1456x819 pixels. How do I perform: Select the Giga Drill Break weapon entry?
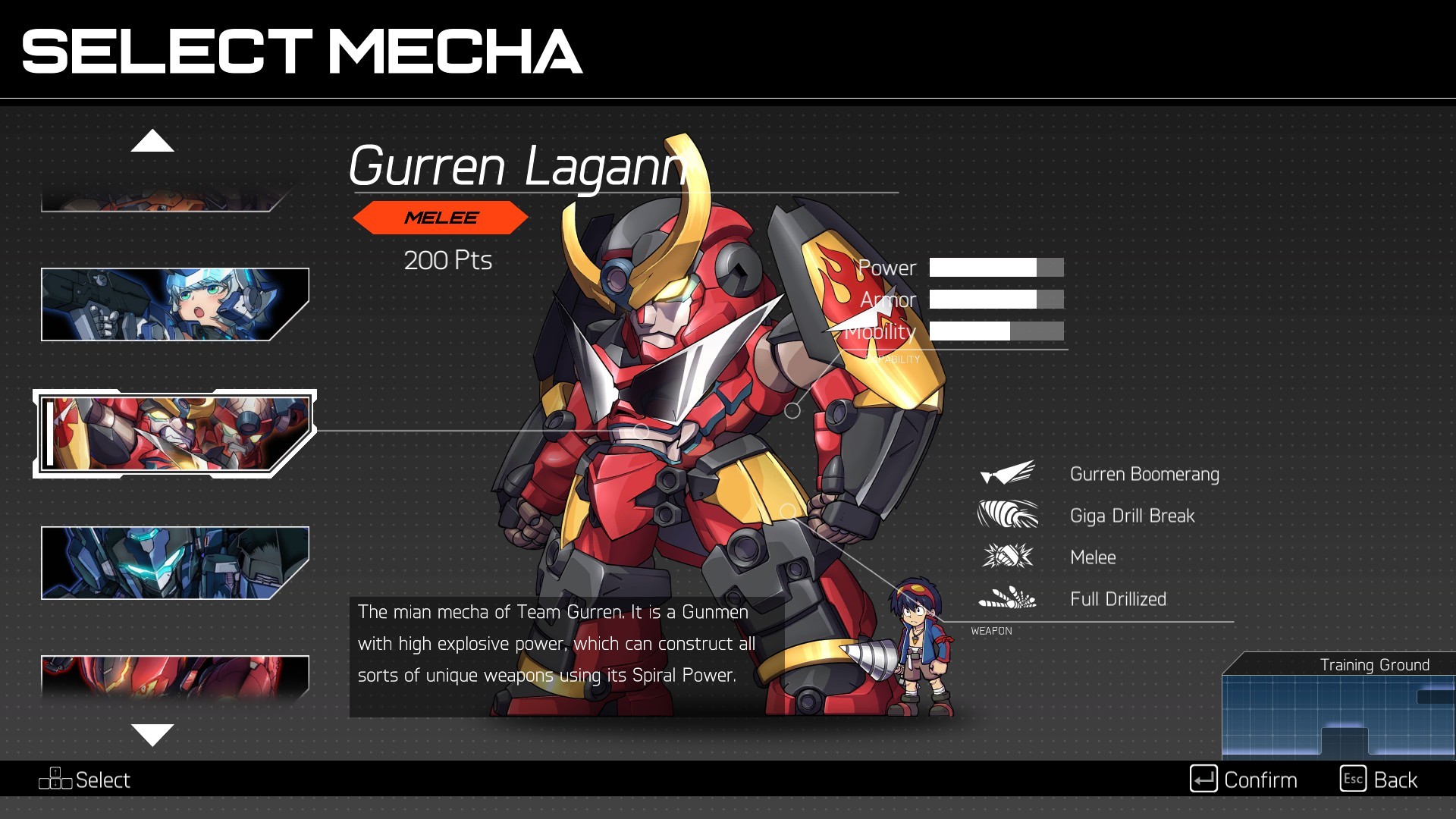point(1131,516)
